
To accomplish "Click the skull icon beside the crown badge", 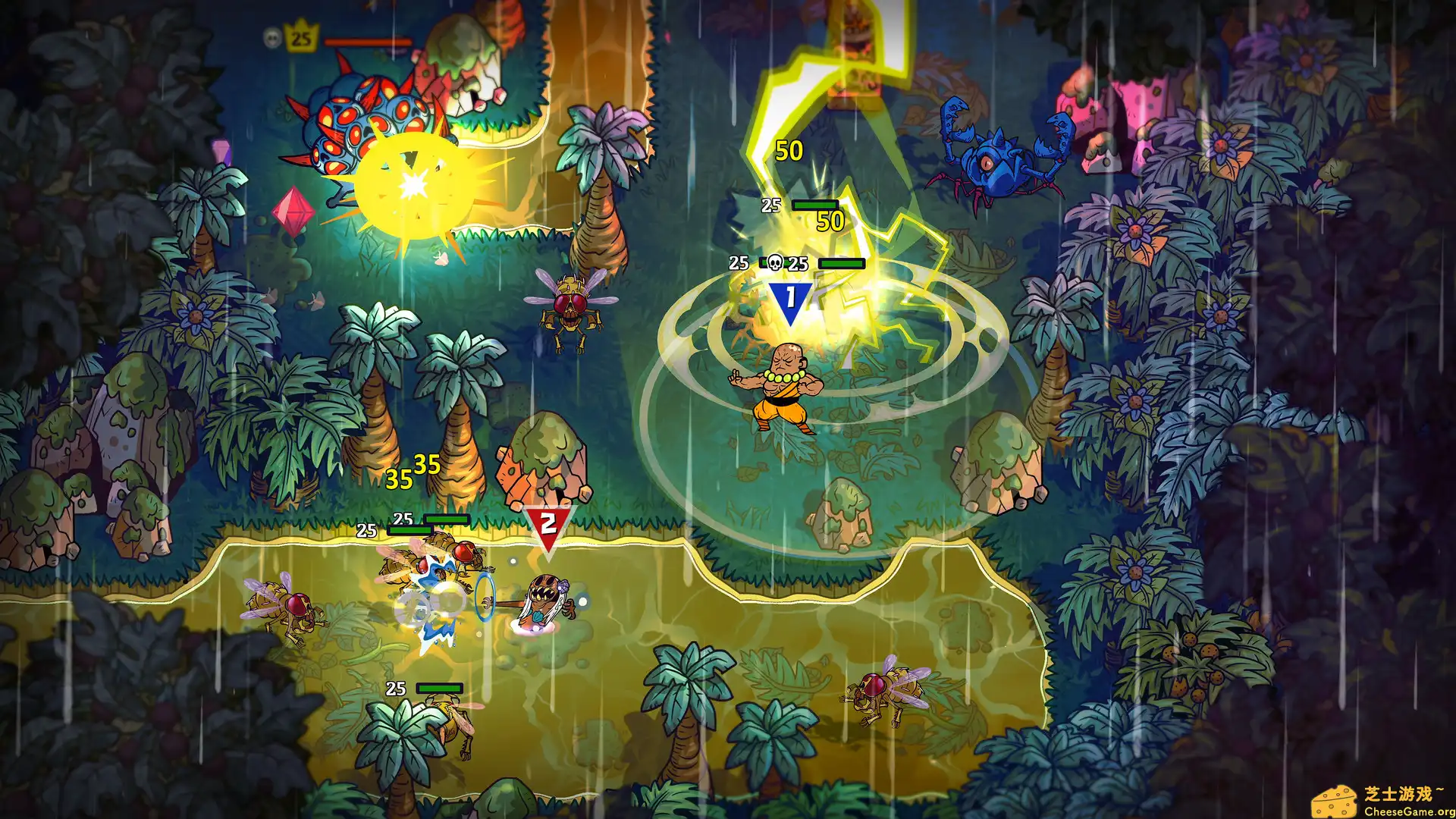I will pos(272,36).
